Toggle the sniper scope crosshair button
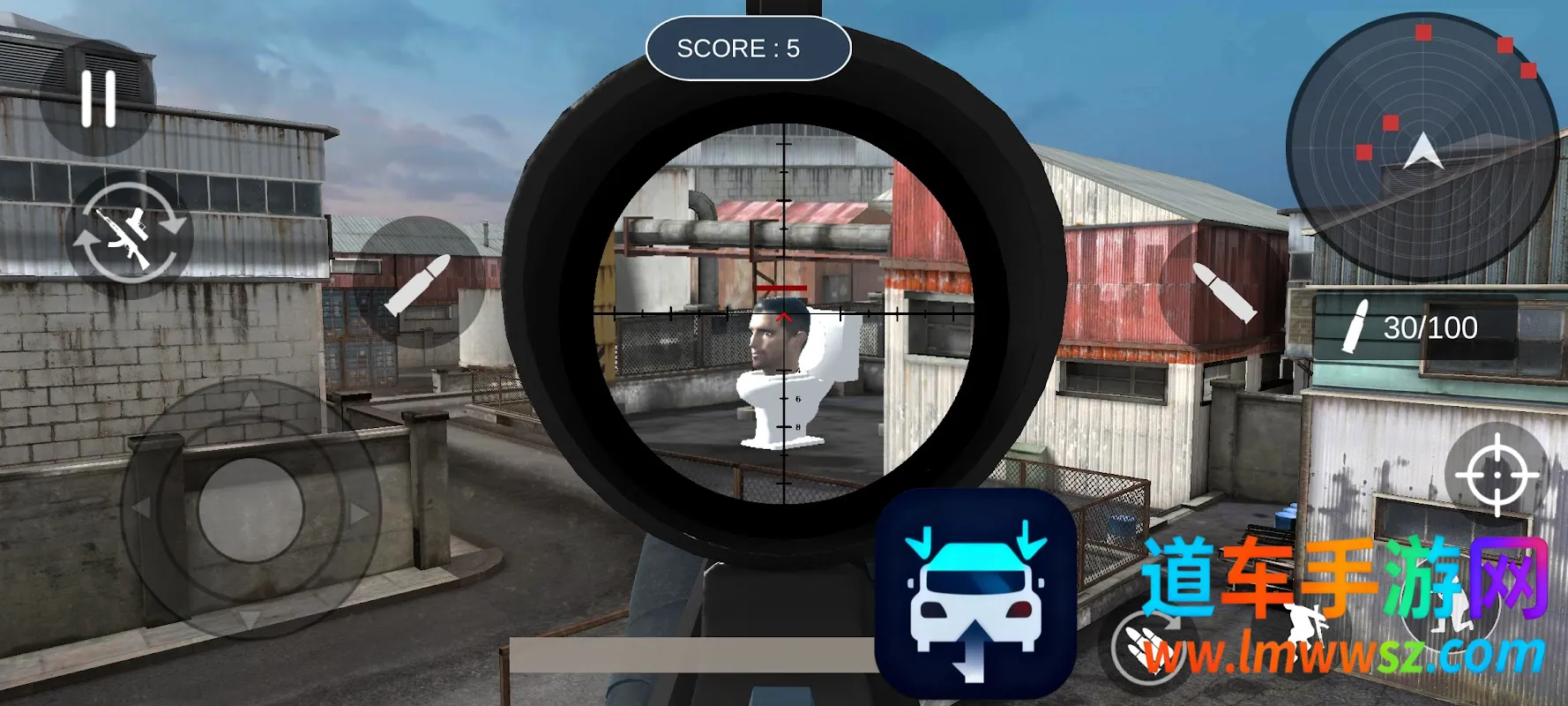 [x=1497, y=474]
